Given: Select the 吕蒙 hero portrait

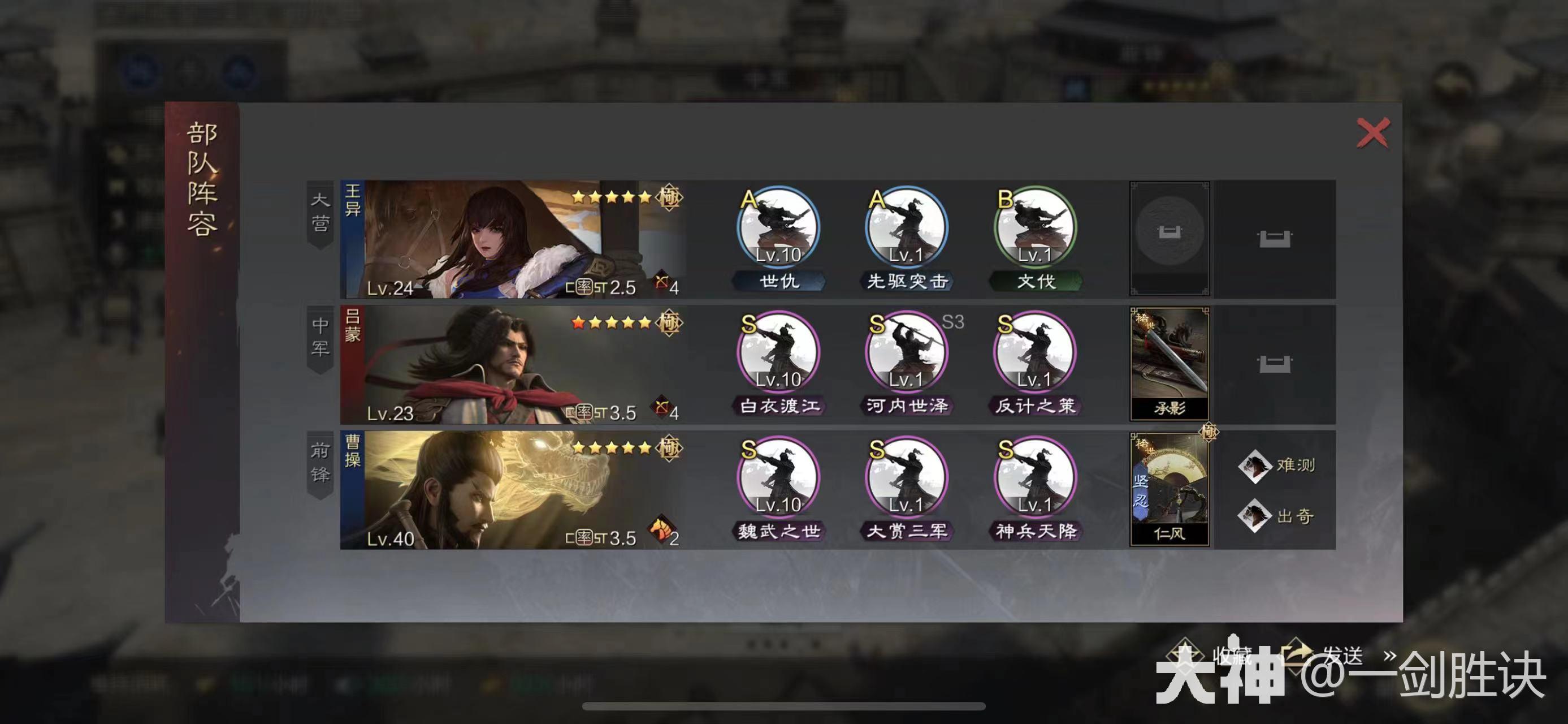Looking at the screenshot, I should pos(514,364).
